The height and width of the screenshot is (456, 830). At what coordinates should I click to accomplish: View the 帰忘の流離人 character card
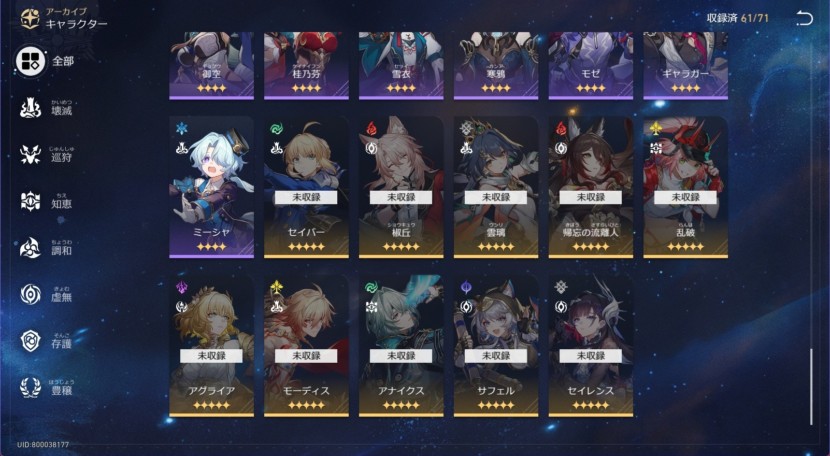pos(590,187)
